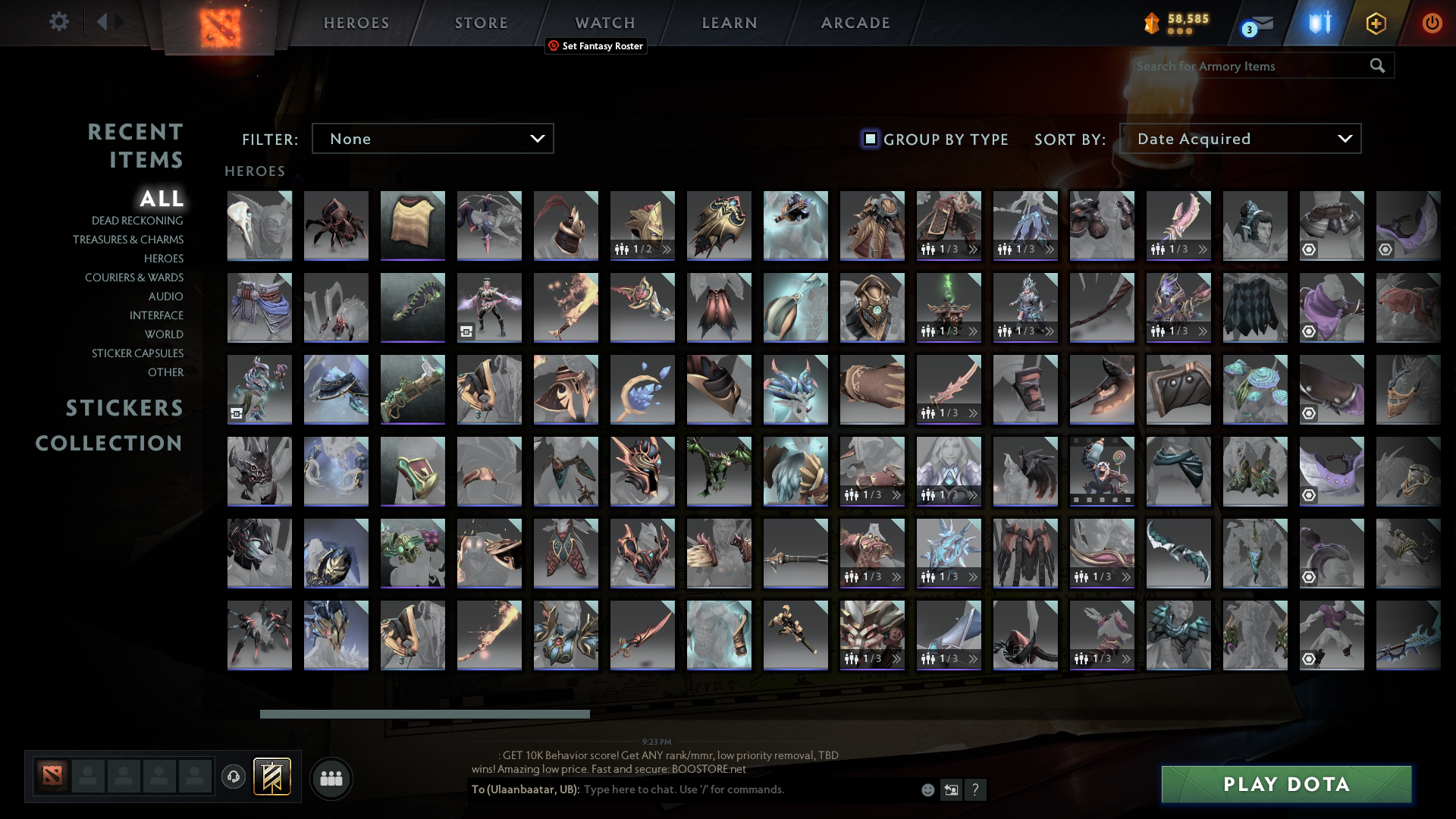
Task: Open the Arcade menu
Action: coord(855,23)
